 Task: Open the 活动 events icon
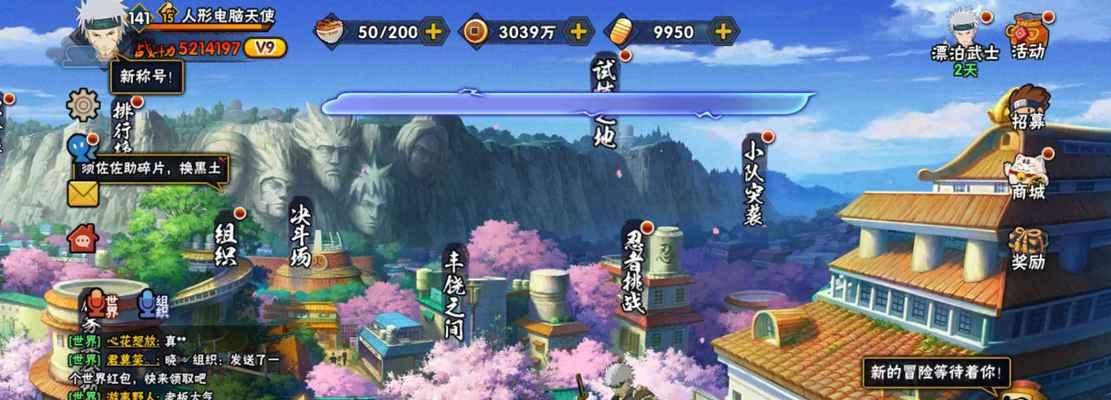point(1028,37)
